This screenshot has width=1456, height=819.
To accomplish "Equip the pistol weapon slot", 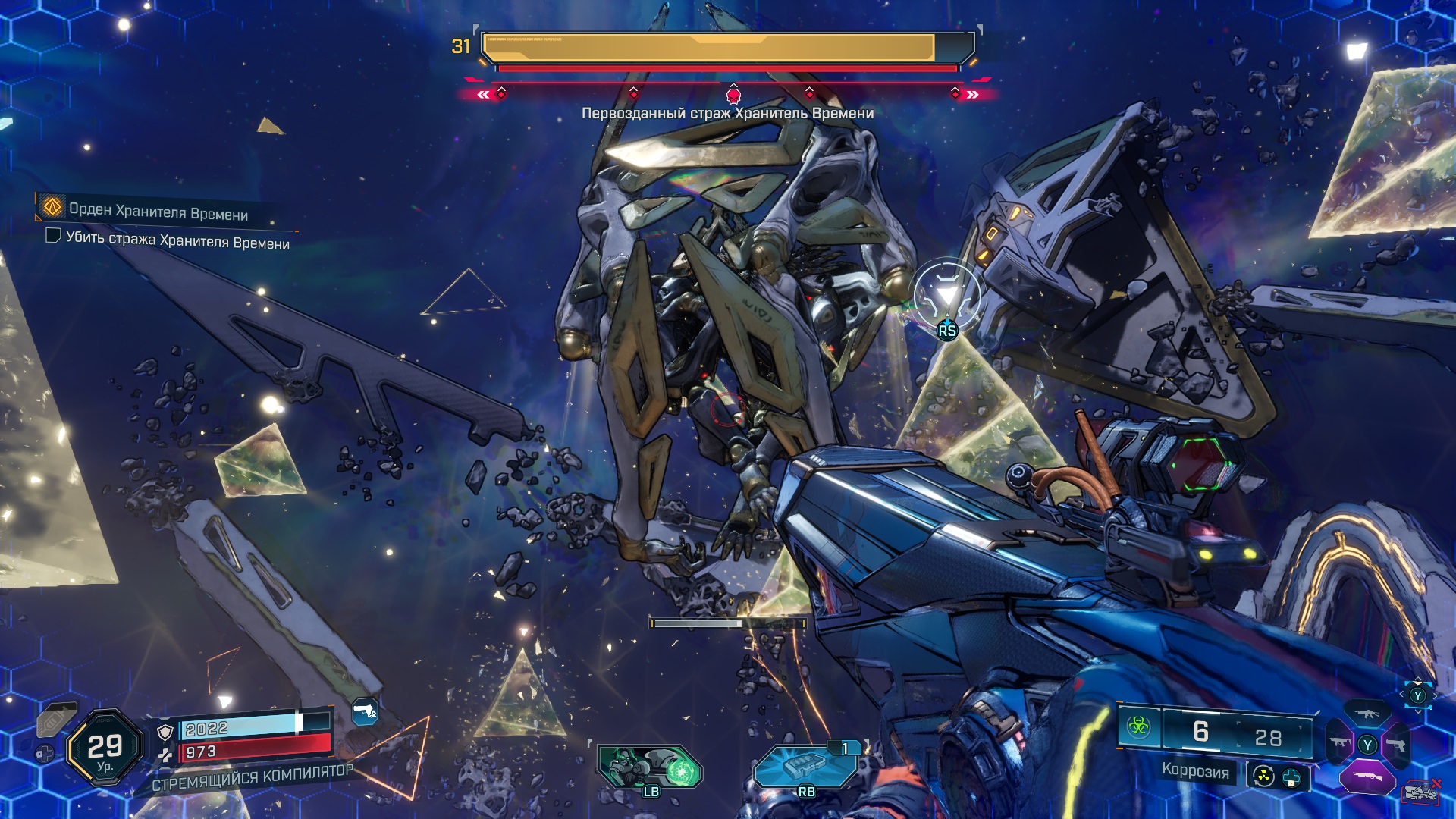I will (1397, 745).
